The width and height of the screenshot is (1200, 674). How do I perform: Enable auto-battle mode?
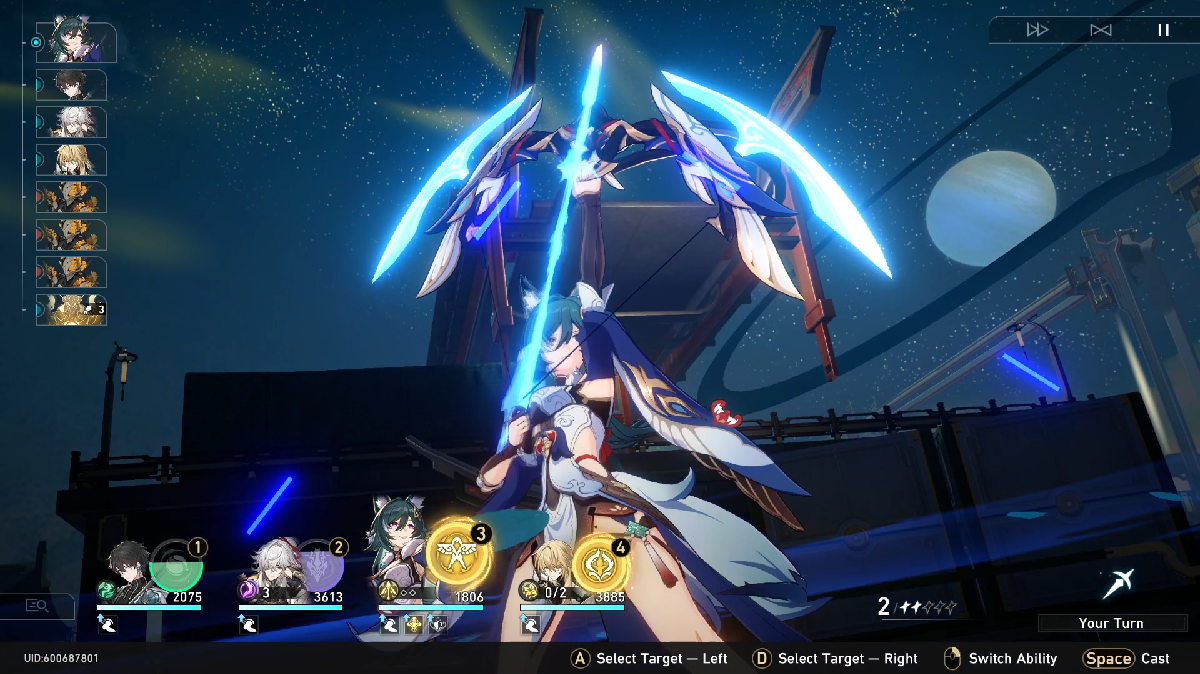coord(1101,30)
